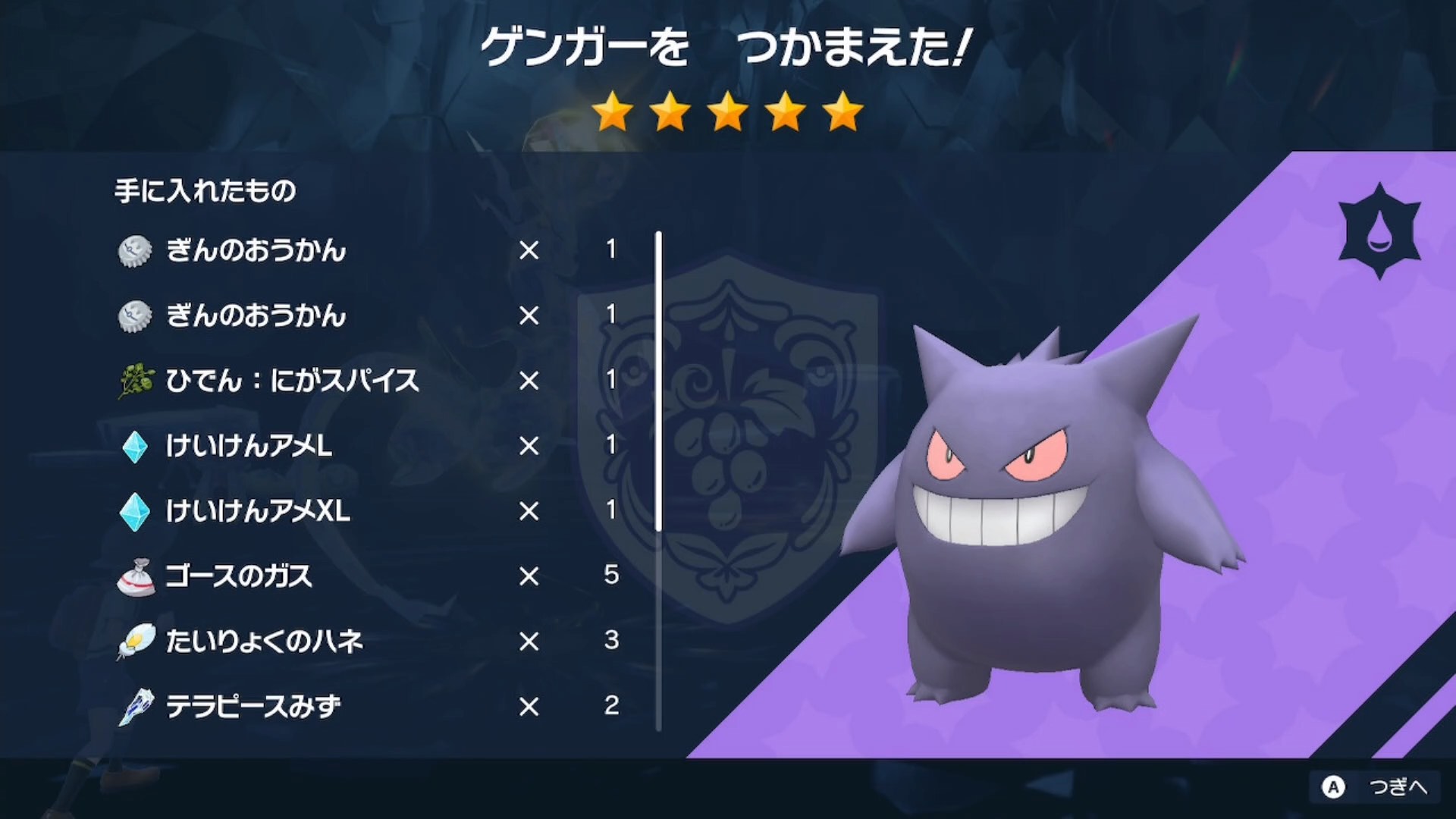Select the けいけんアメL Exp Candy icon
The width and height of the screenshot is (1456, 819).
[x=135, y=447]
